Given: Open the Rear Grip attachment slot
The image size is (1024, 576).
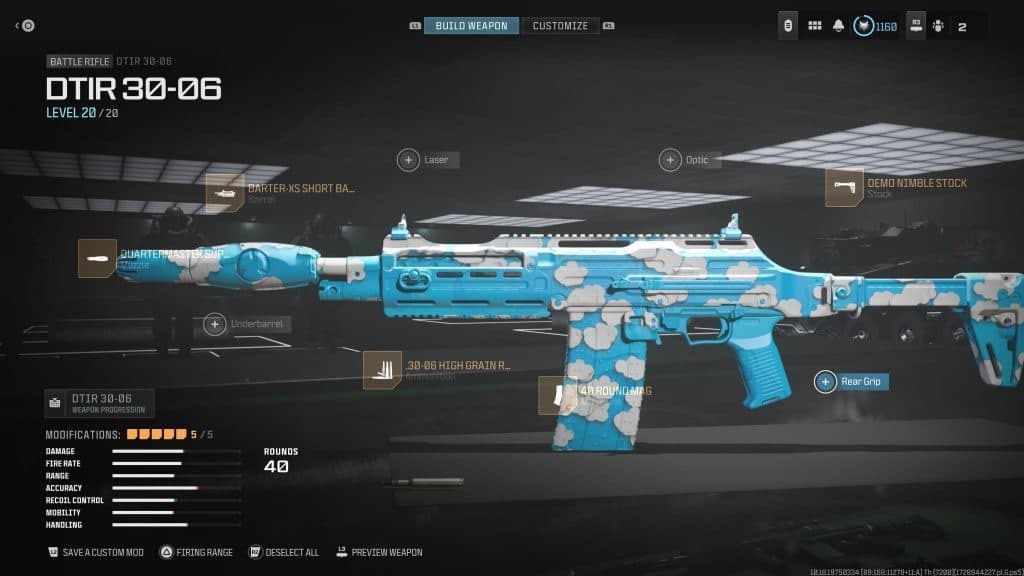Looking at the screenshot, I should [x=826, y=381].
